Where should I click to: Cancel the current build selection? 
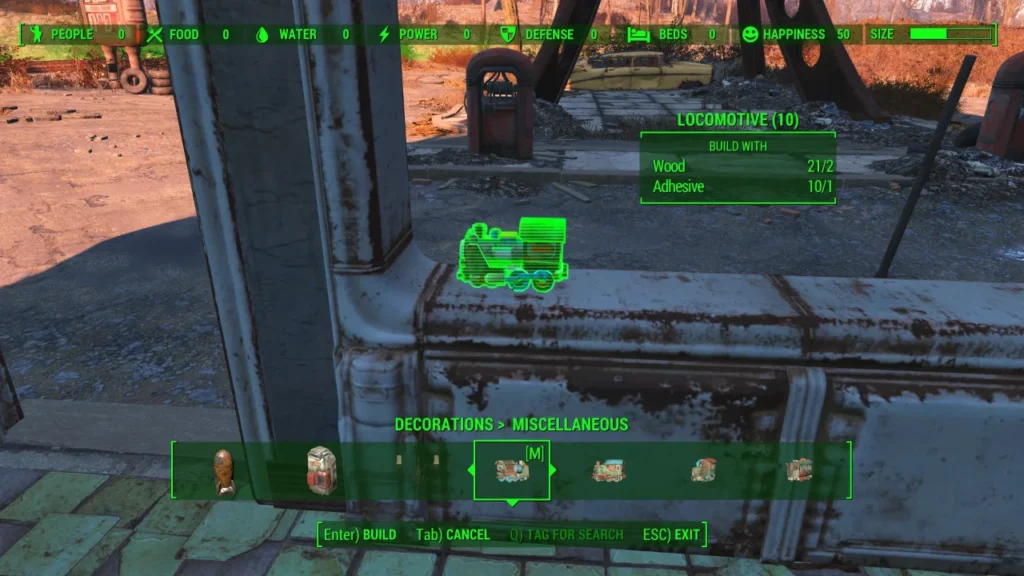[x=453, y=535]
